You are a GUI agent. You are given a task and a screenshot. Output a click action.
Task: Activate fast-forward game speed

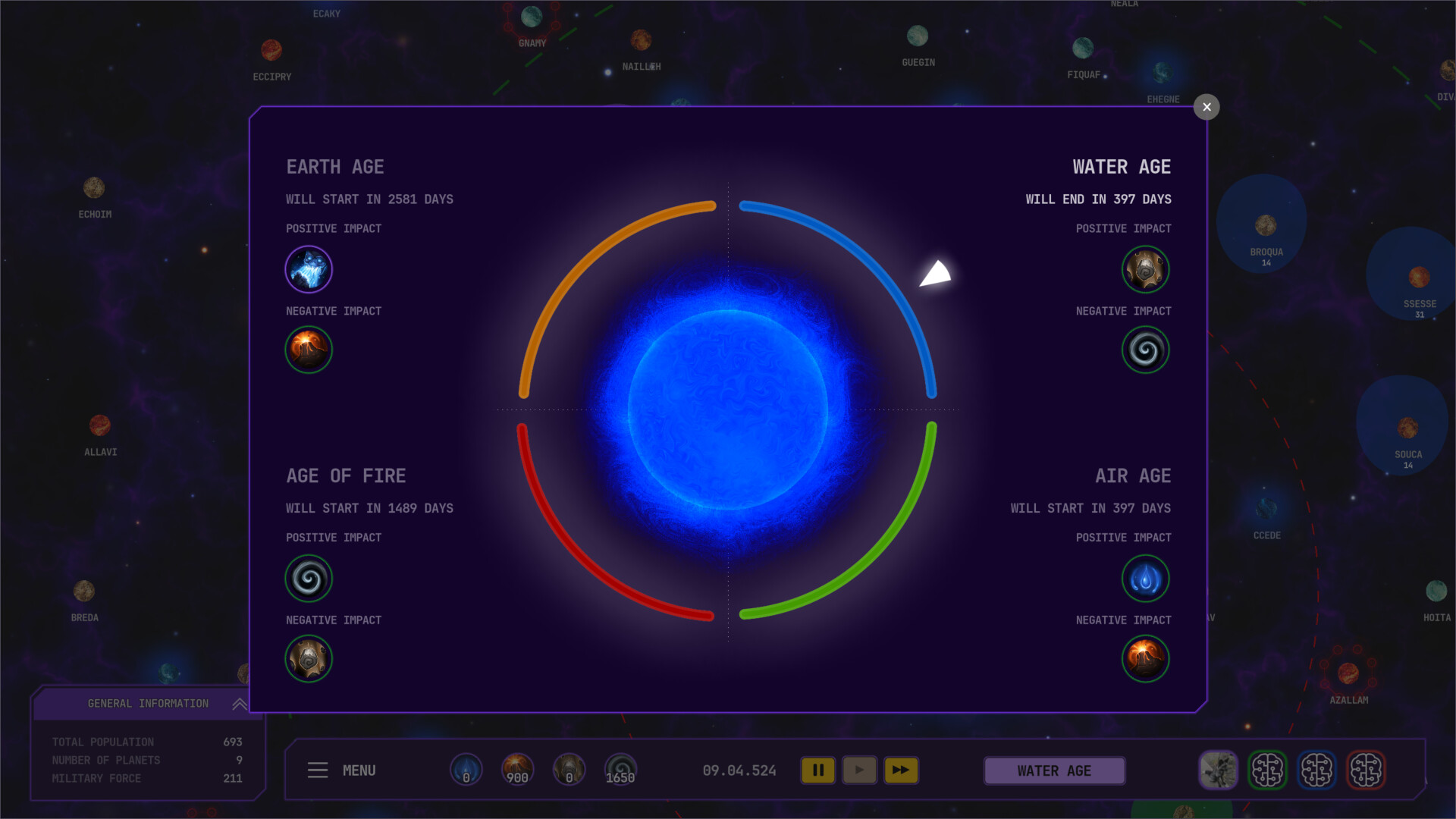[902, 770]
